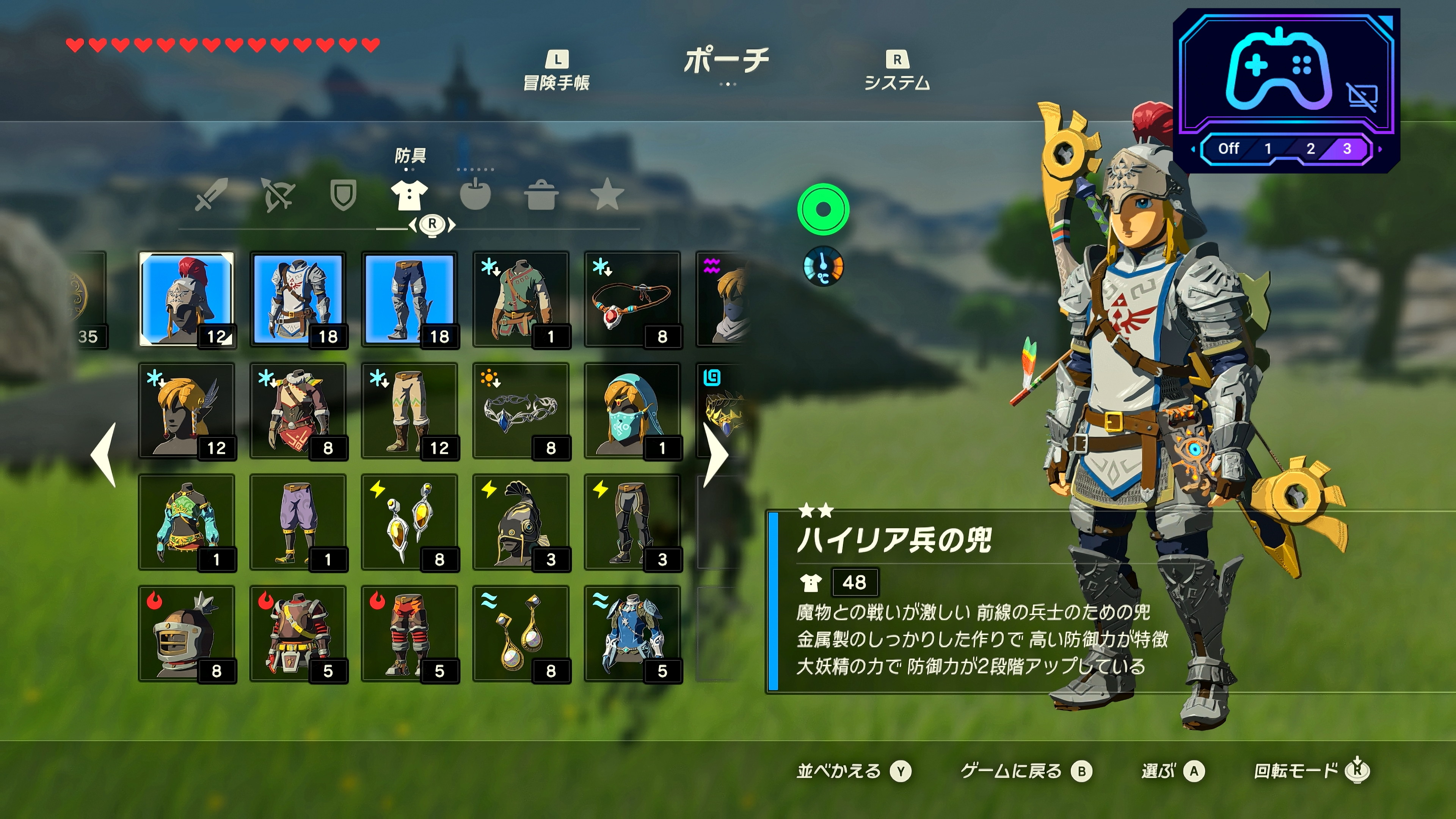Switch to the shield tab
Viewport: 1456px width, 819px height.
click(343, 195)
